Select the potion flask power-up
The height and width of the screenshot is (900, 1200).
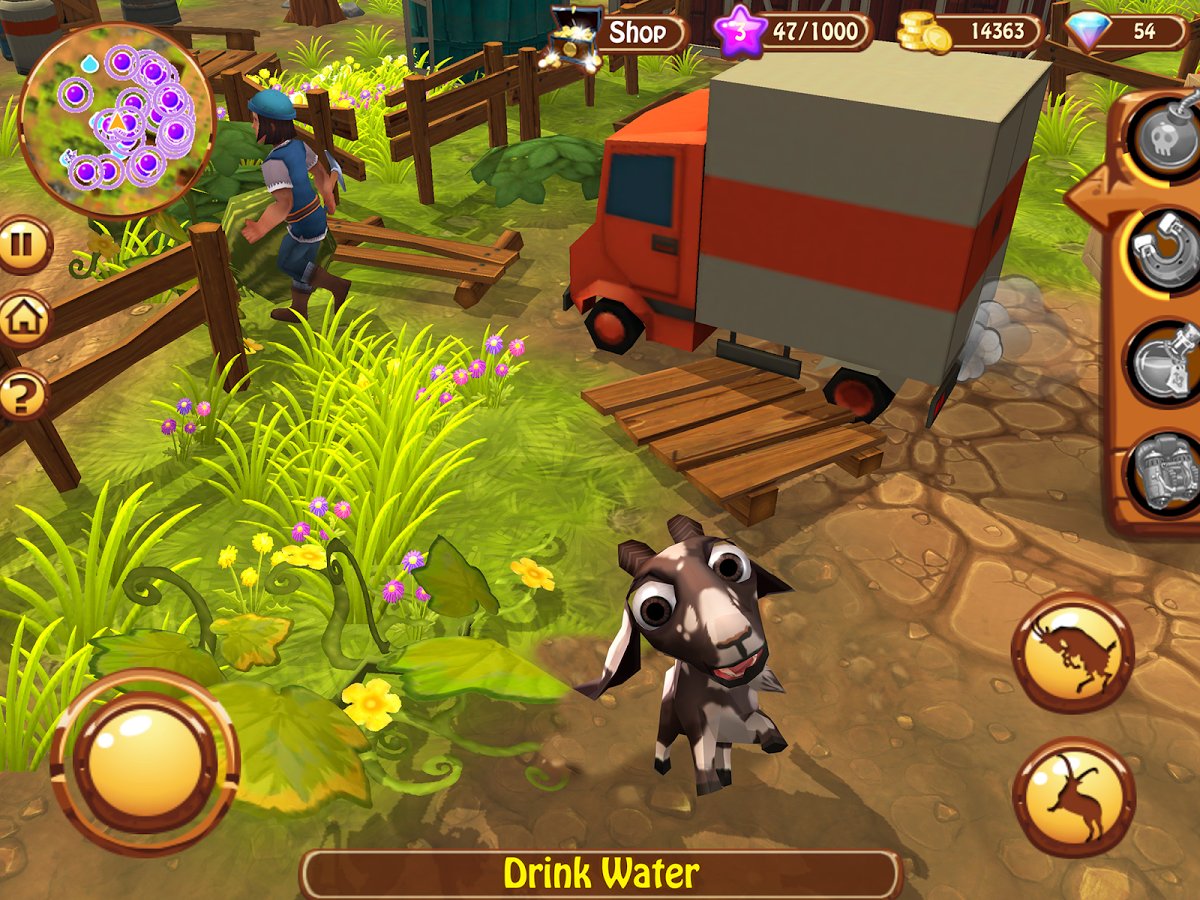tap(1163, 362)
